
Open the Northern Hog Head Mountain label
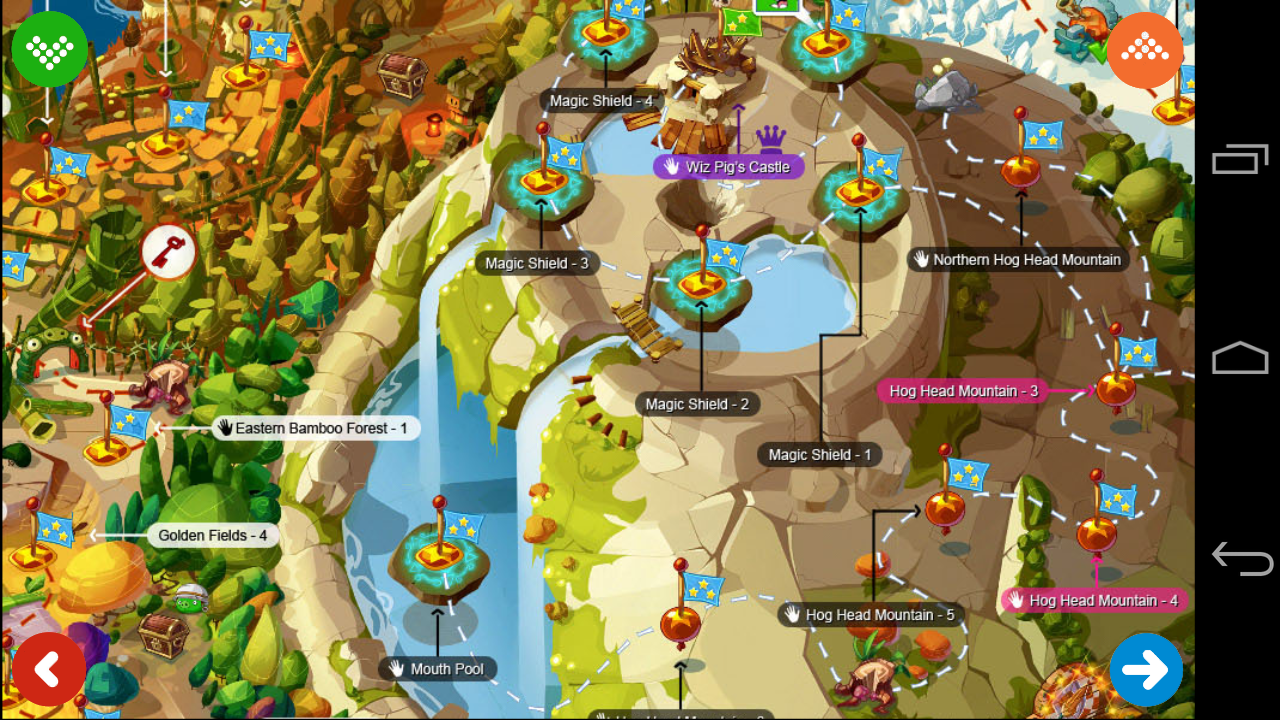[1018, 260]
